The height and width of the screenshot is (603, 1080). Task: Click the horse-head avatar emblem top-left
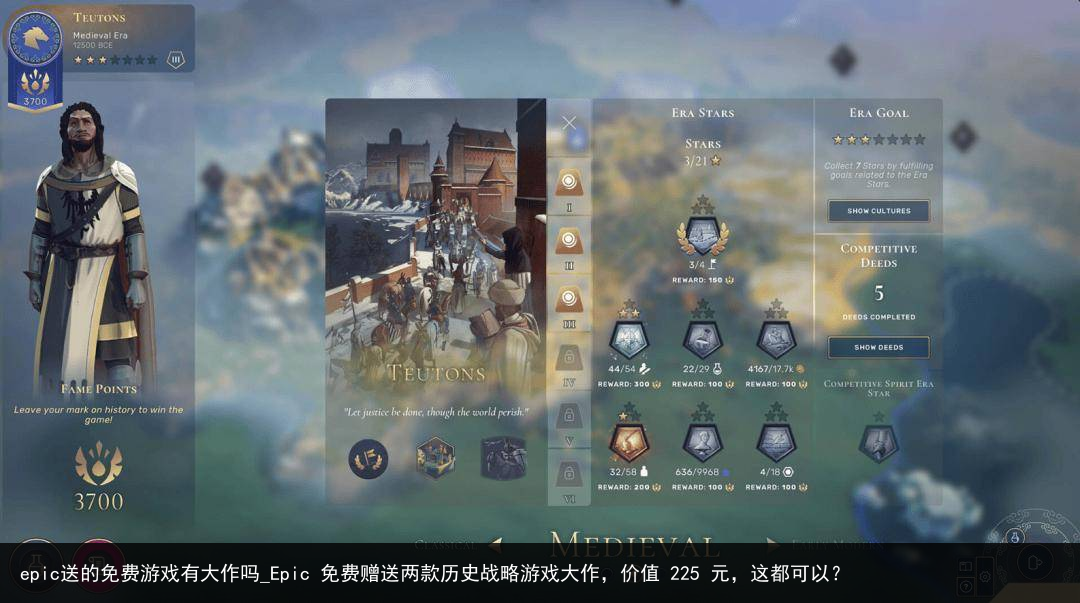tap(35, 40)
